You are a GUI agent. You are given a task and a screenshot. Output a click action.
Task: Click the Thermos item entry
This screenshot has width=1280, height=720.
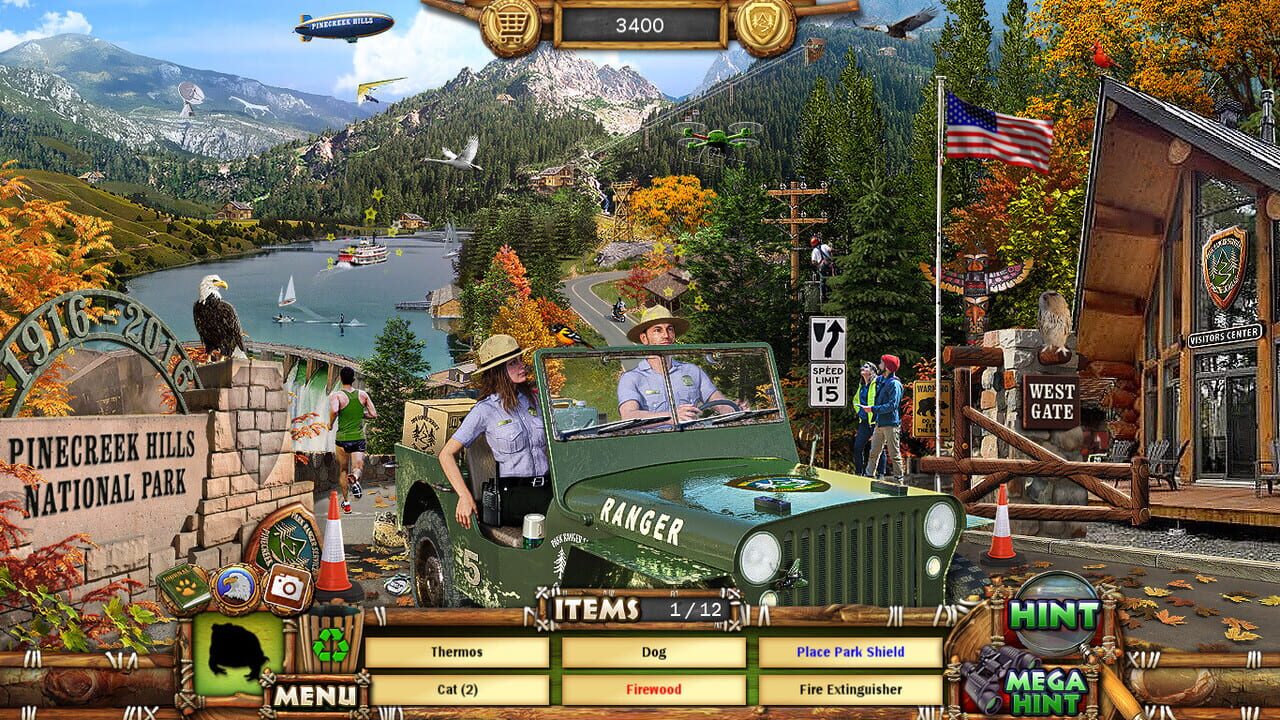pos(459,652)
